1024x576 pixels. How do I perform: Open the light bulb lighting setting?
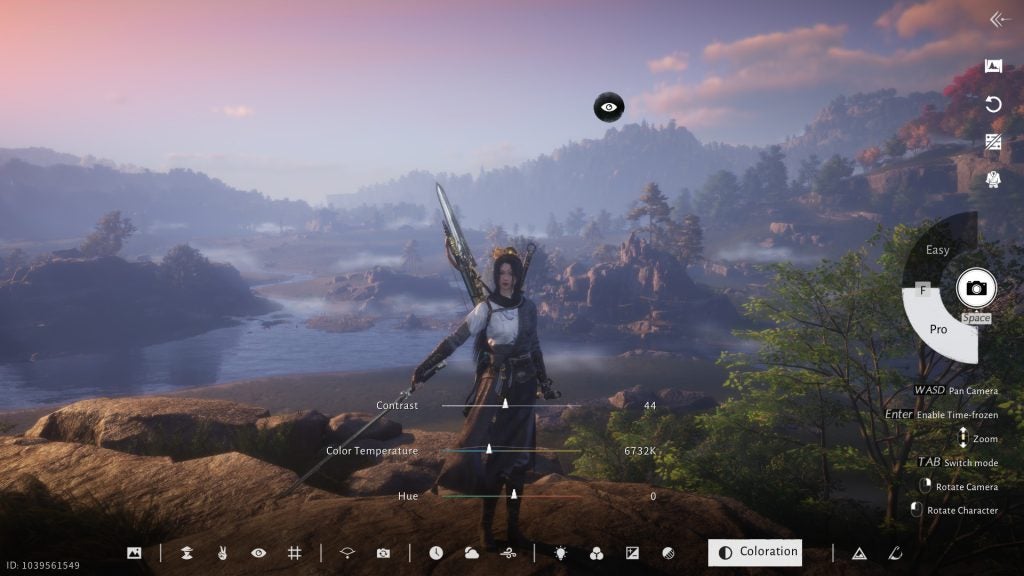(560, 552)
